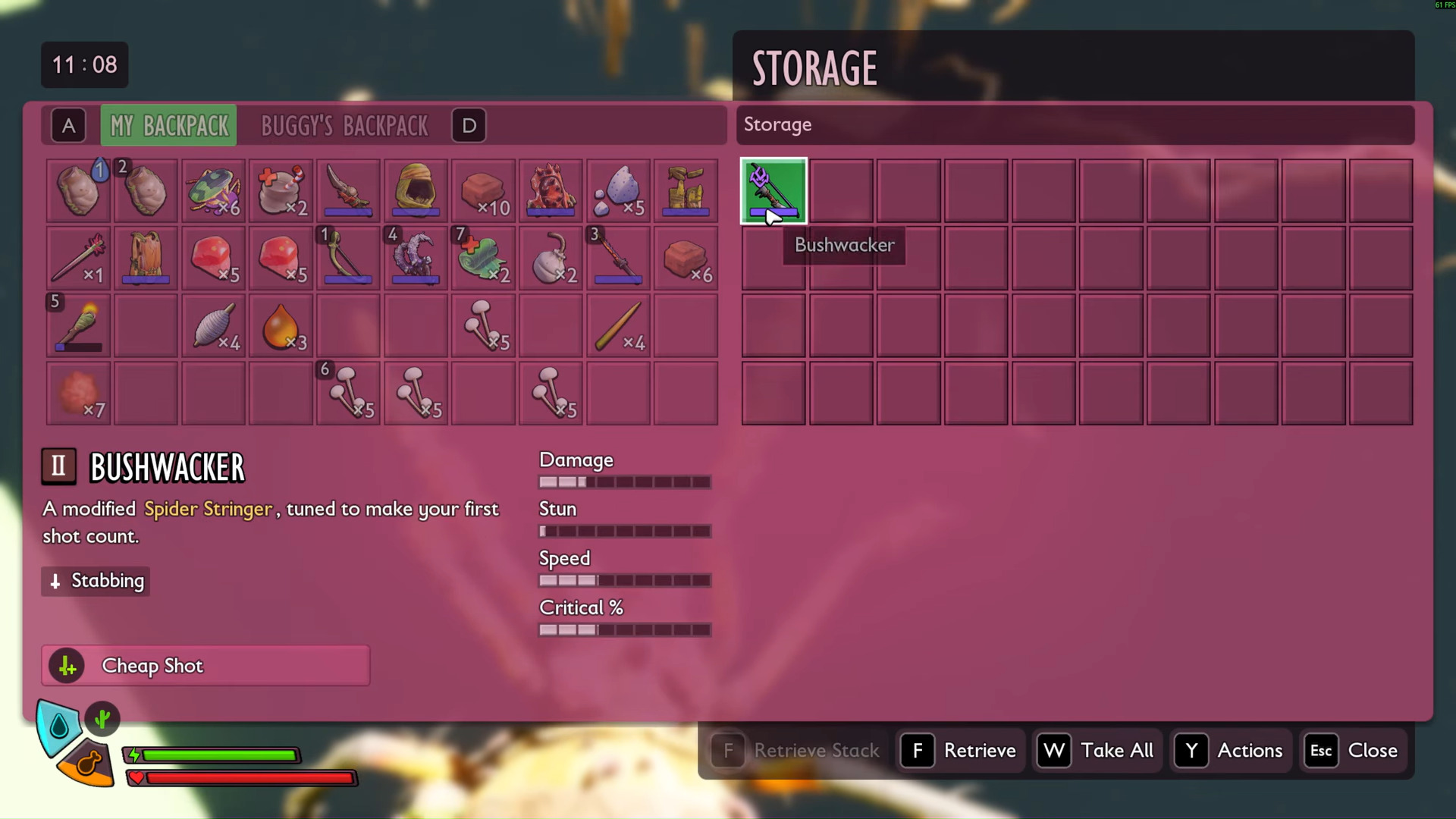Pick the grey pebble stack of five
This screenshot has width=1456, height=819.
click(x=618, y=190)
